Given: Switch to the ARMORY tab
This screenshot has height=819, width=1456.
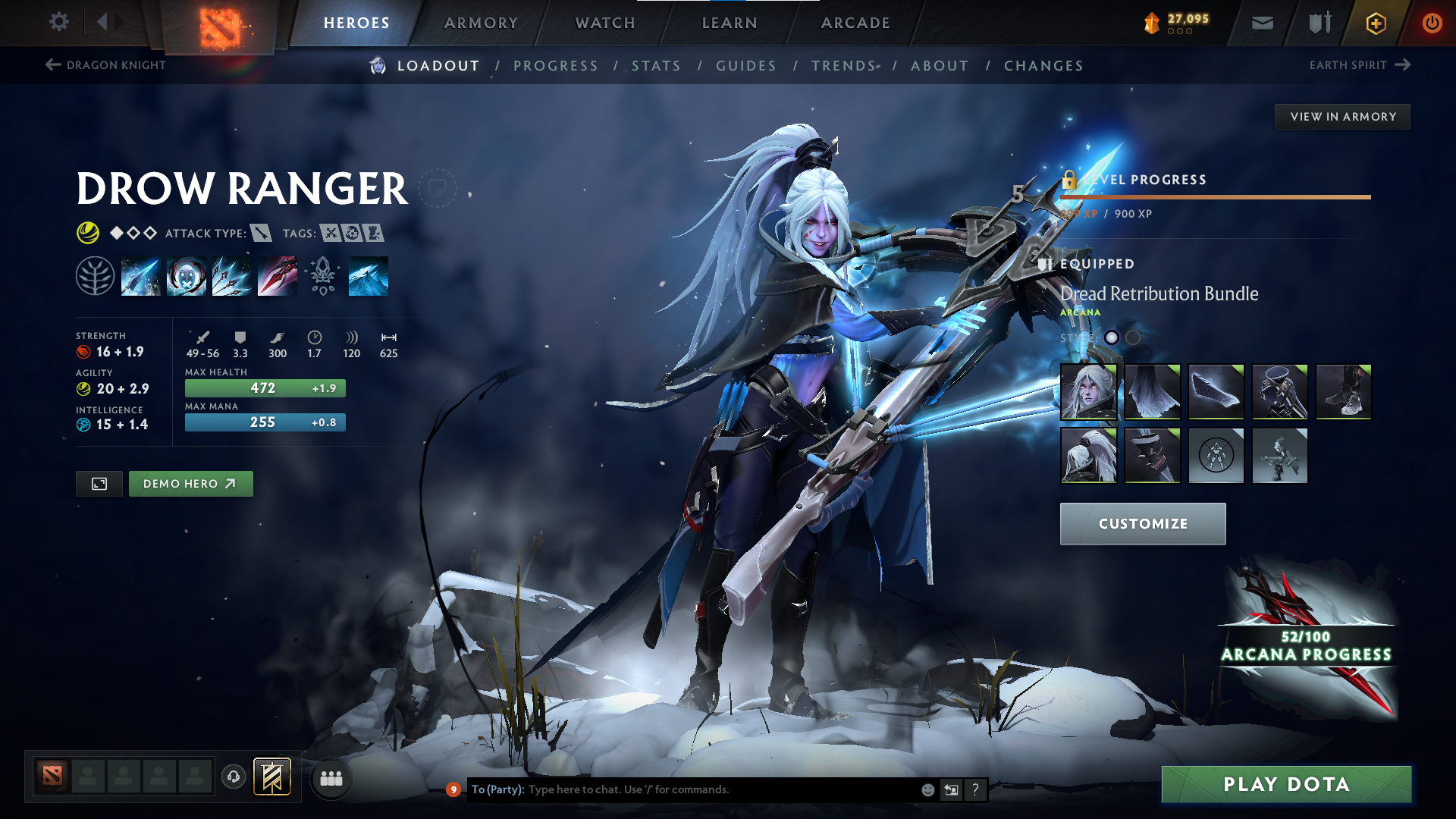Looking at the screenshot, I should (x=481, y=23).
